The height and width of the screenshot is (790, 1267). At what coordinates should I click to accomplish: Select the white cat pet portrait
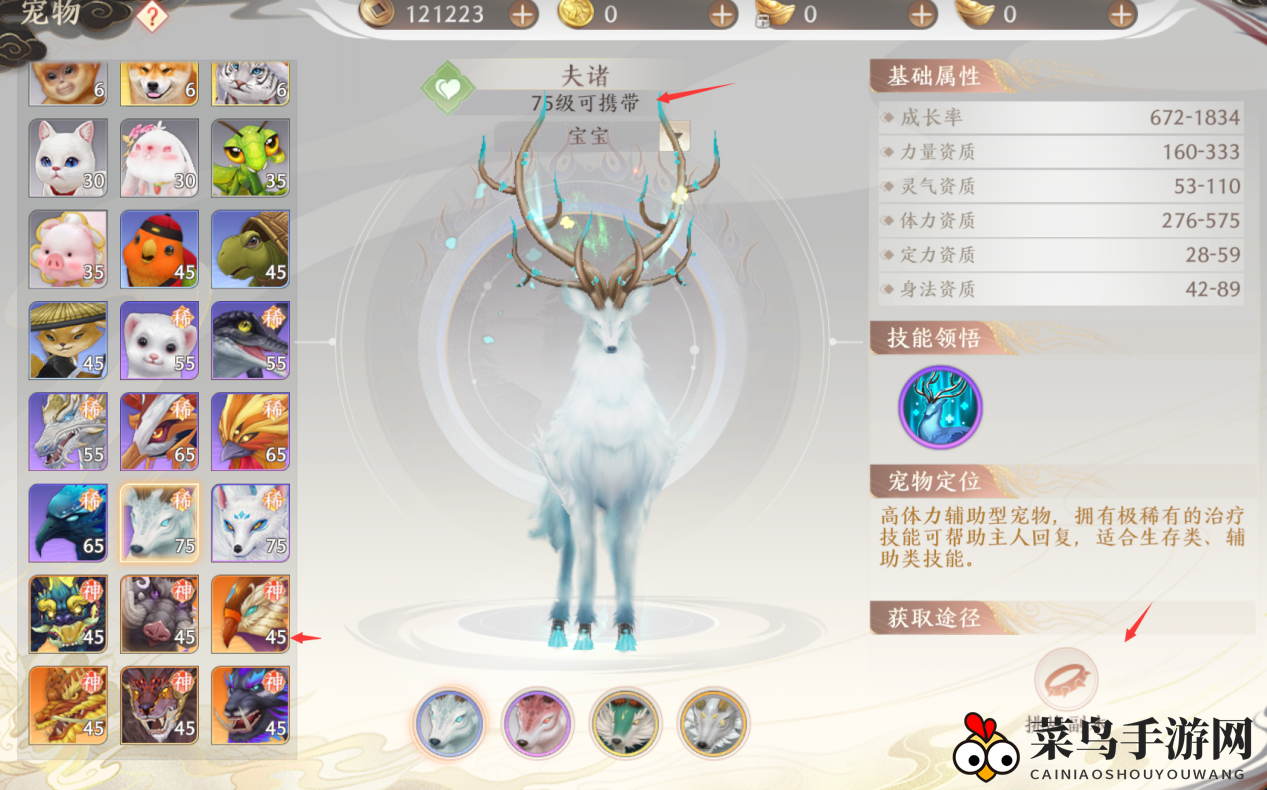[68, 158]
